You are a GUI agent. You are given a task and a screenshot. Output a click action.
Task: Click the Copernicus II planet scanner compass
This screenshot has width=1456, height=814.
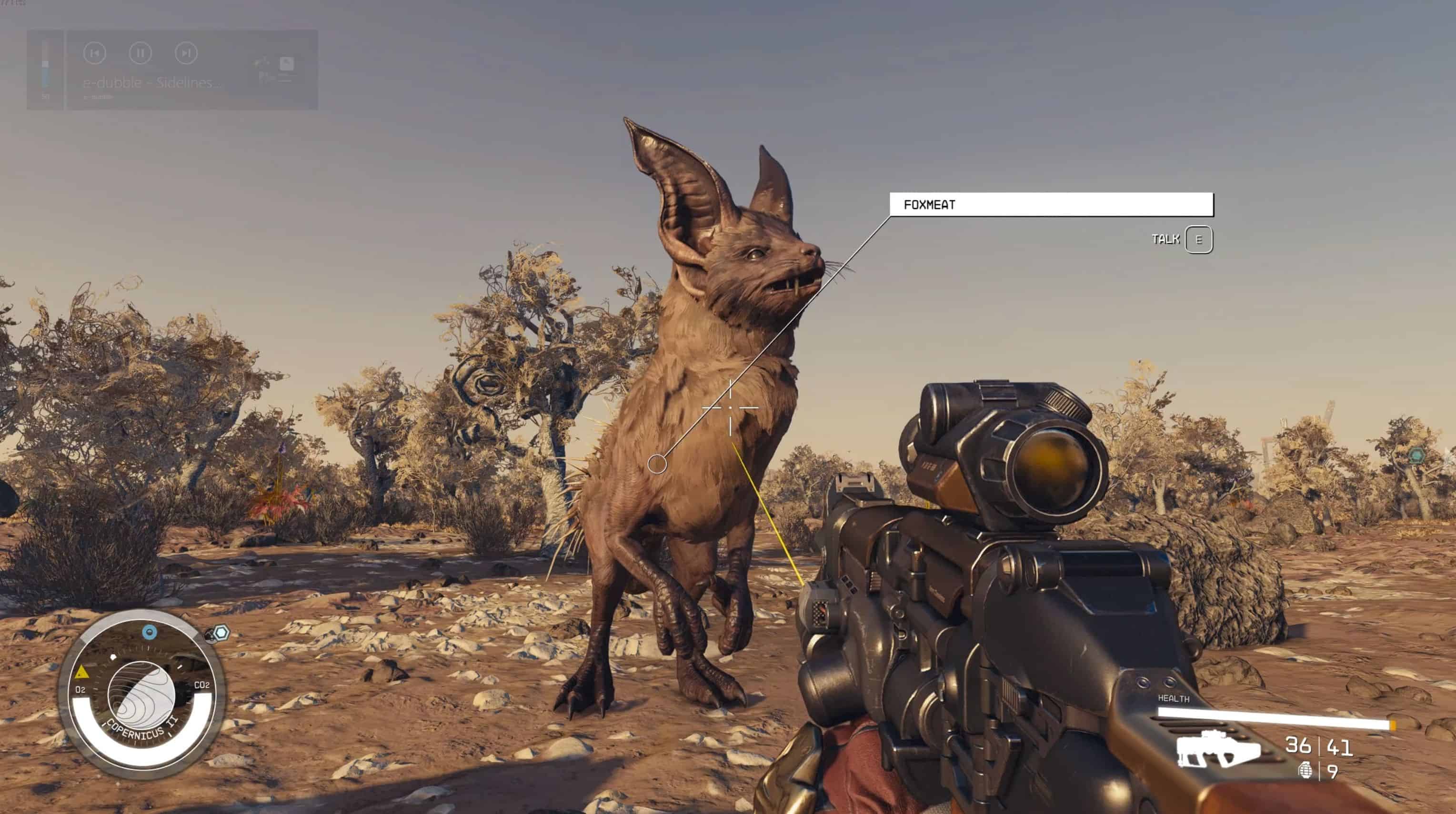141,694
